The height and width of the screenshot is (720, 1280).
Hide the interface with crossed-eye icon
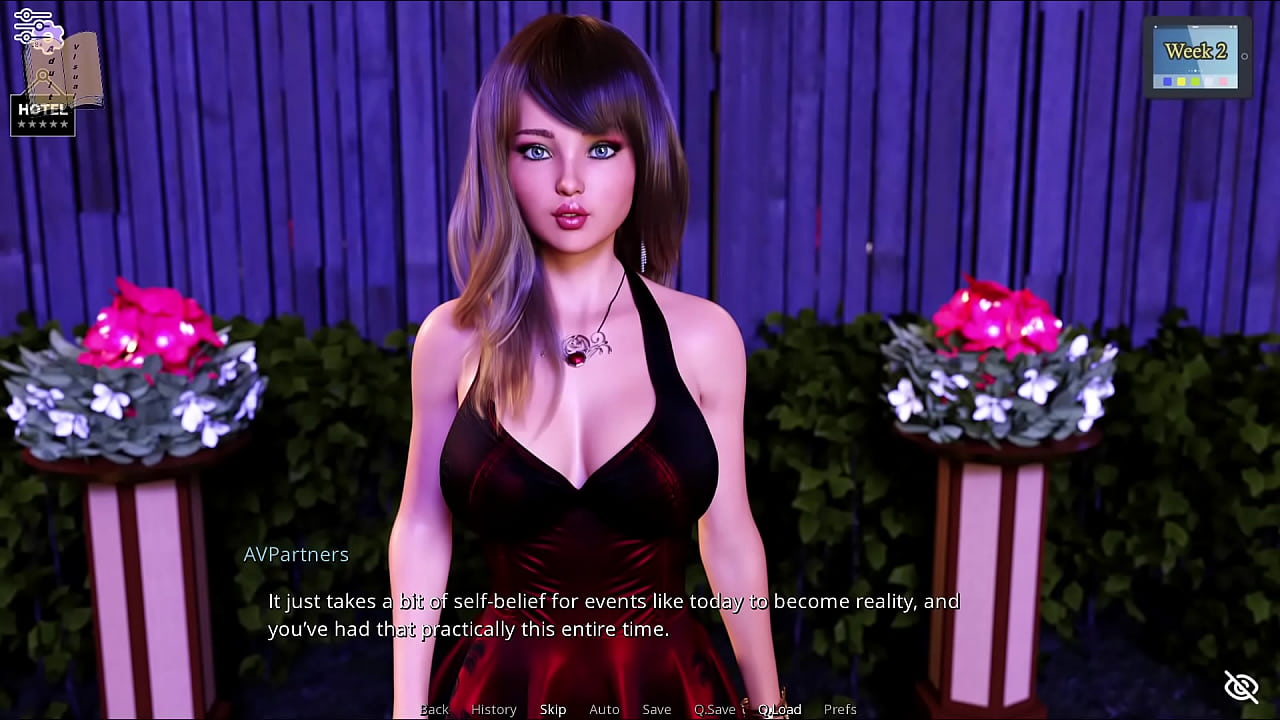[1241, 687]
